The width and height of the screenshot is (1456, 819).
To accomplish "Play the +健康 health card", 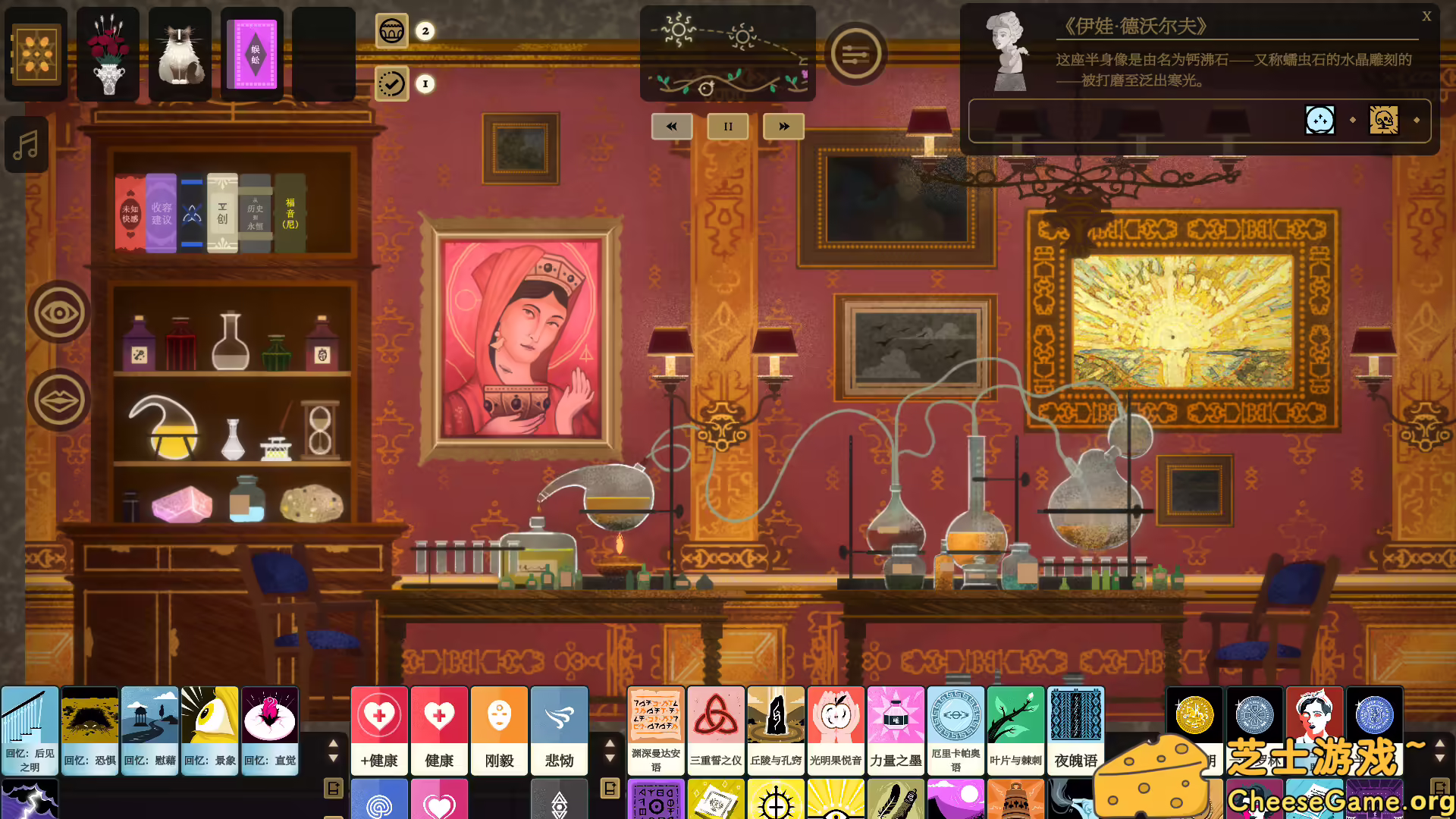I will click(379, 730).
